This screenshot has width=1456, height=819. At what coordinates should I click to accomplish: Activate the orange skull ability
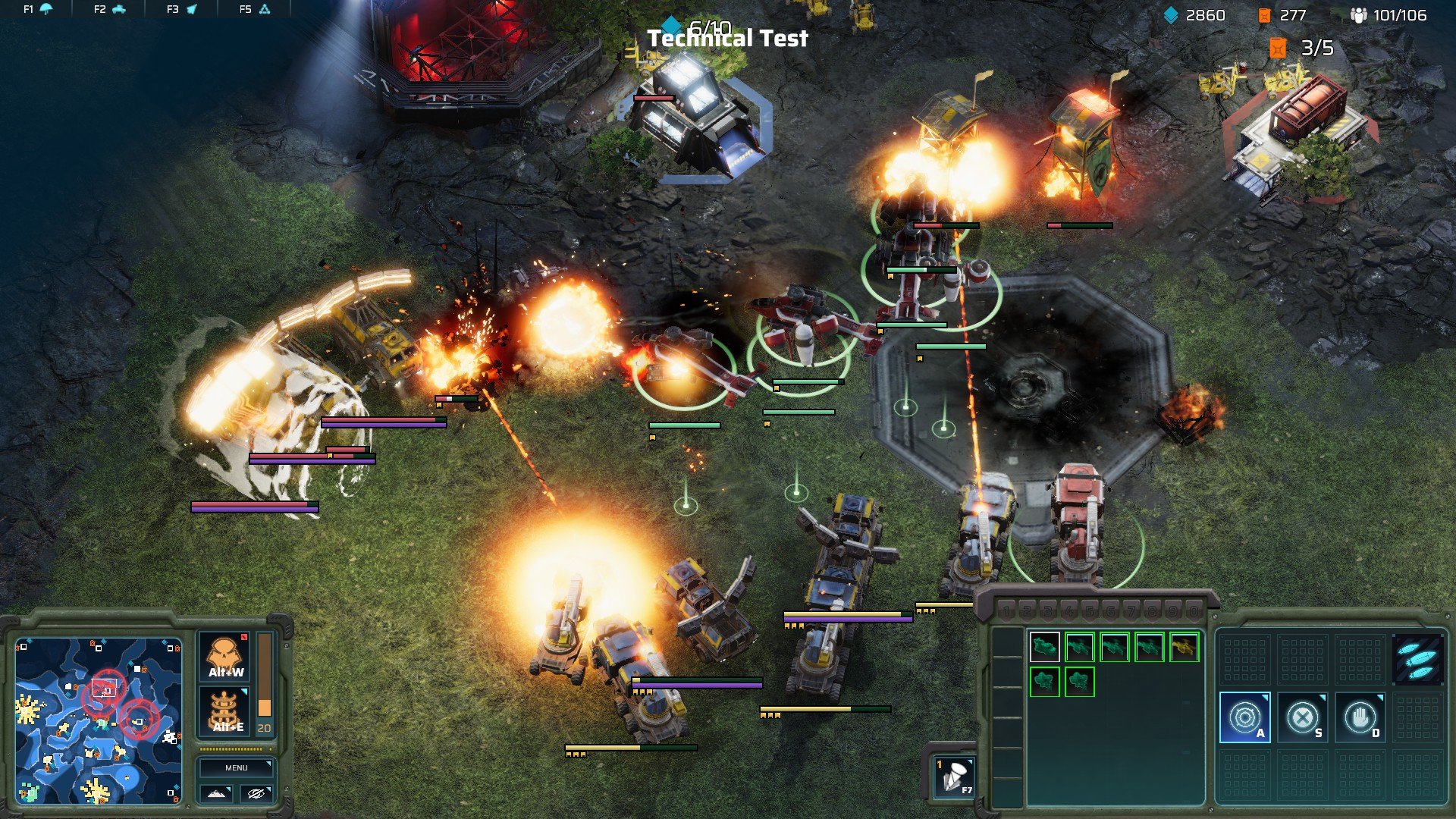pos(225,657)
